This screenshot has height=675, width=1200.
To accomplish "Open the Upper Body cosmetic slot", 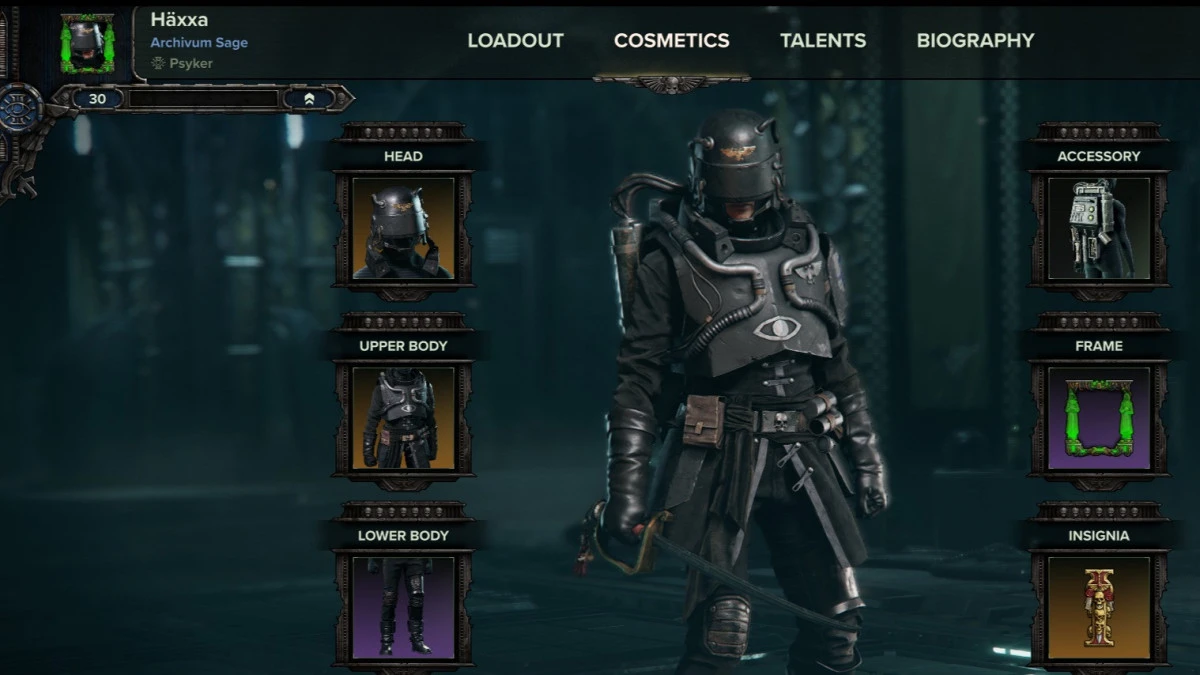I will tap(403, 418).
